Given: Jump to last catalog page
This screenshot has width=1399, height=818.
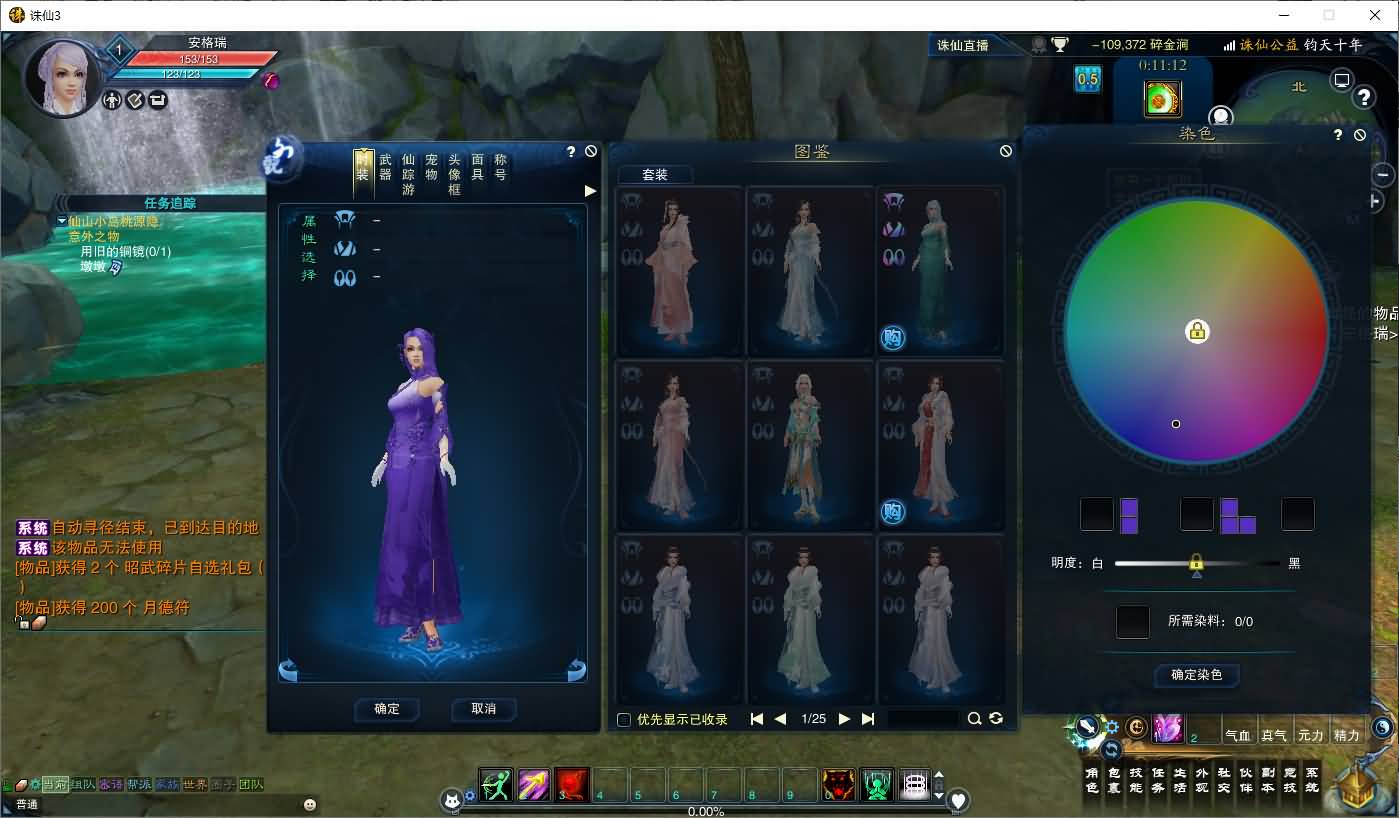Looking at the screenshot, I should [x=868, y=719].
